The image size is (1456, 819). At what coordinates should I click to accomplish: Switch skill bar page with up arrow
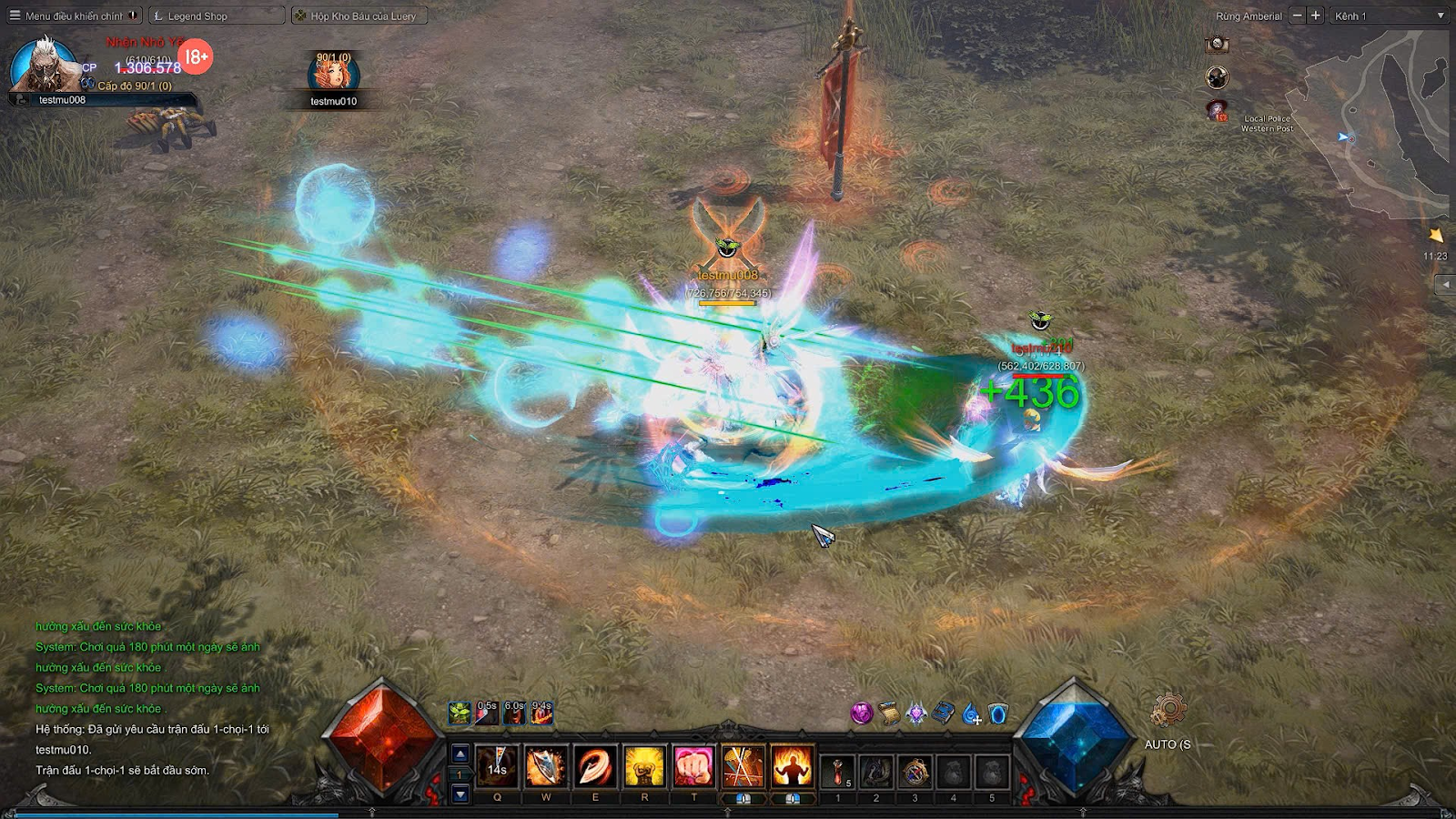[460, 753]
